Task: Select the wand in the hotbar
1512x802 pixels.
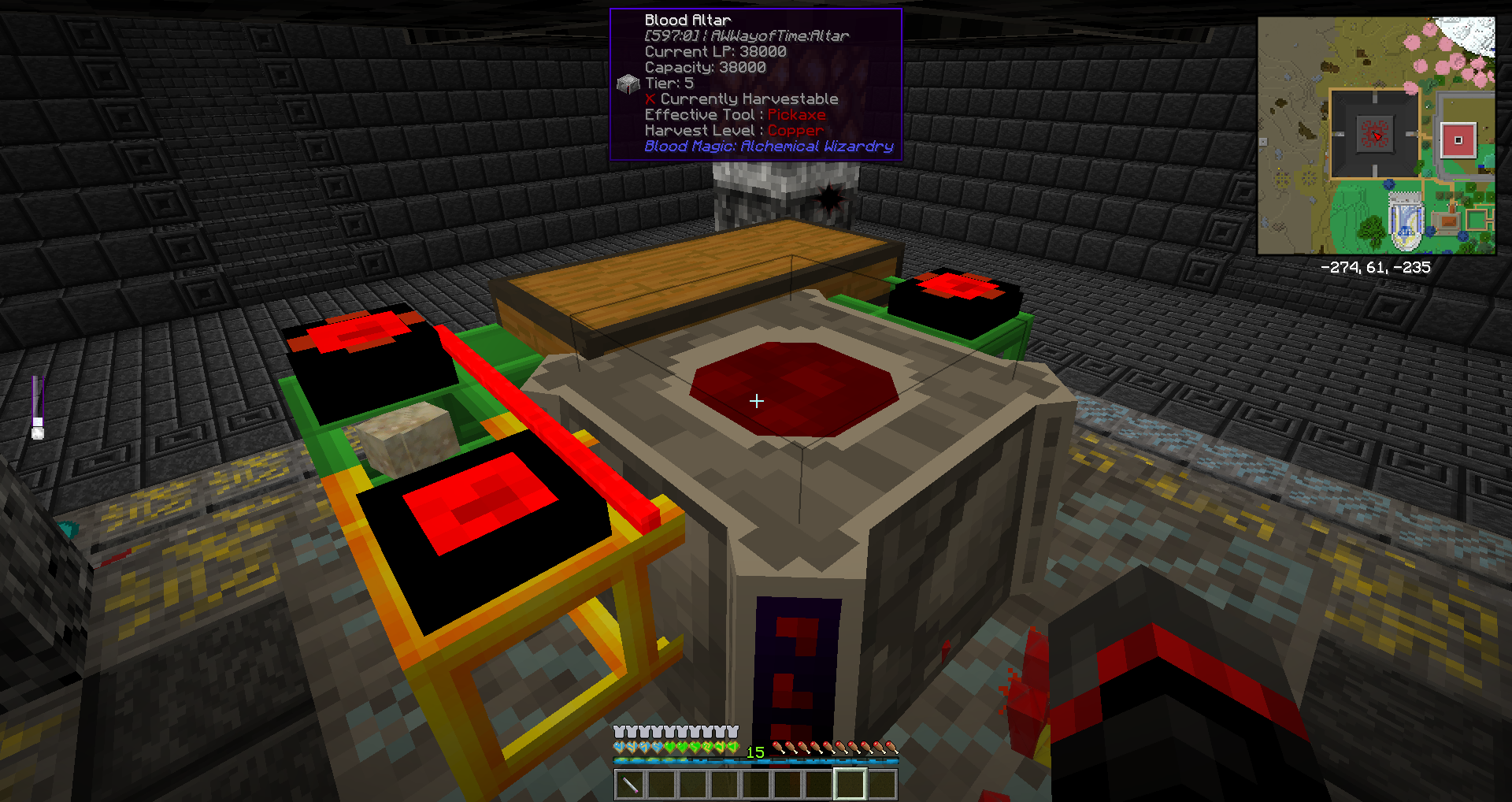Action: [630, 784]
